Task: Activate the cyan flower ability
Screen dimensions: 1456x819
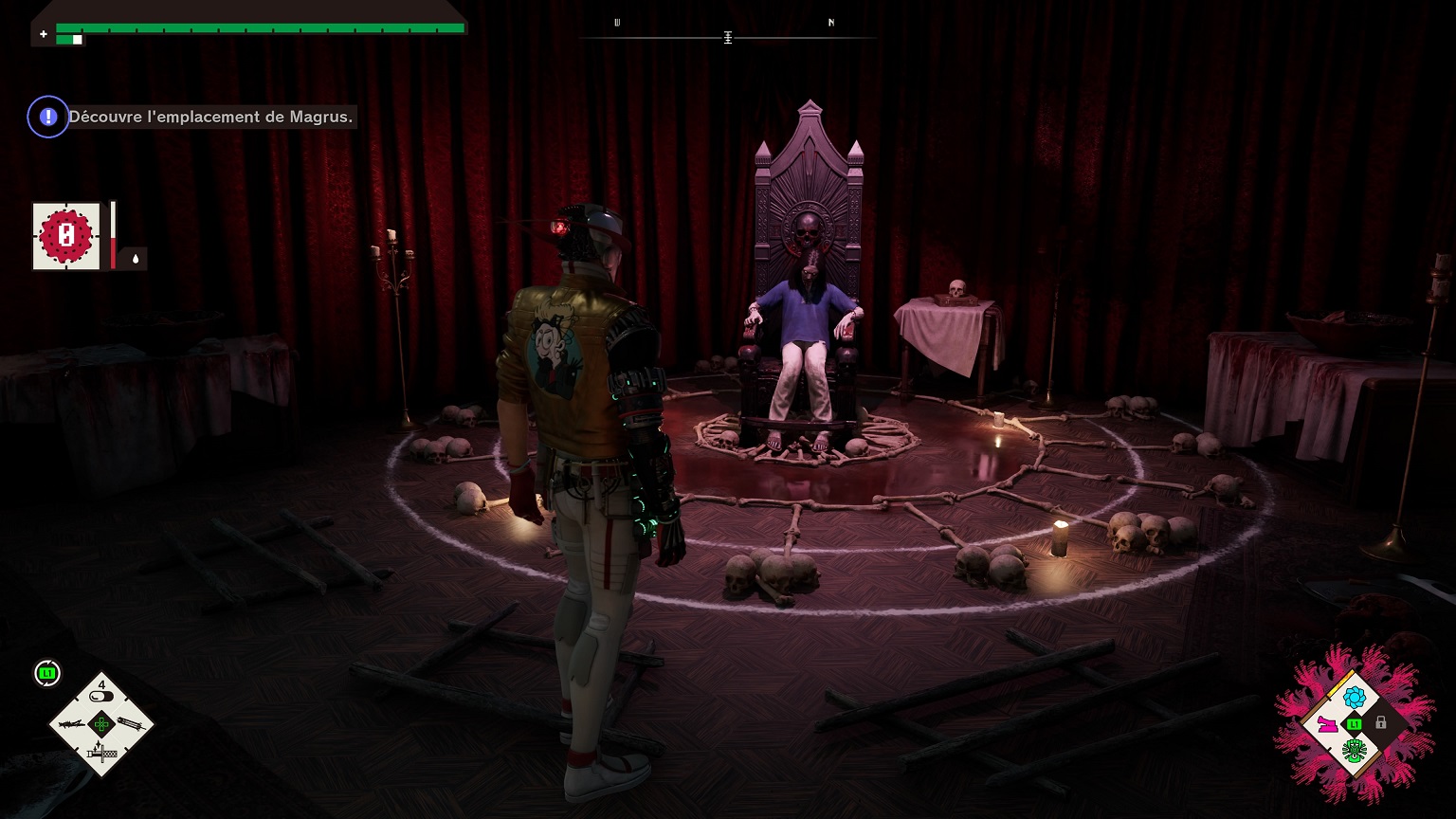Action: coord(1354,698)
